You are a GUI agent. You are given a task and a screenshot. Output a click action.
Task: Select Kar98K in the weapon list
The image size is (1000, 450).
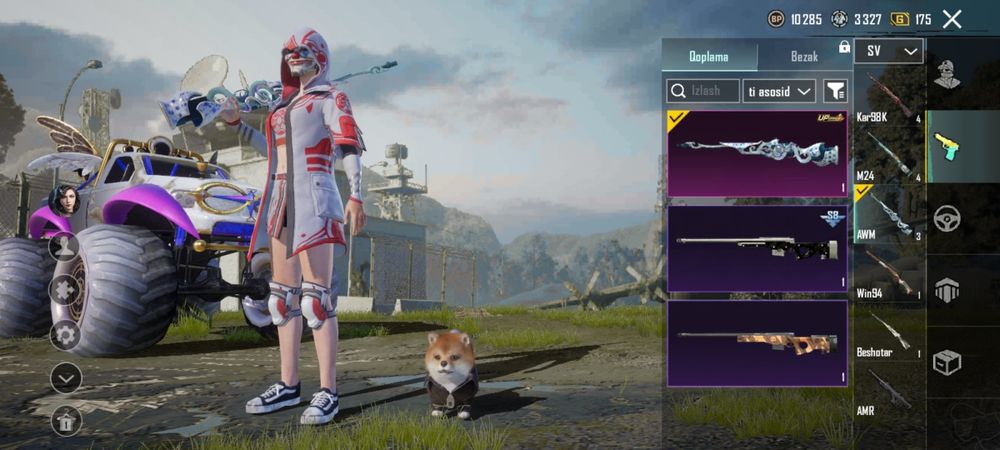point(888,97)
